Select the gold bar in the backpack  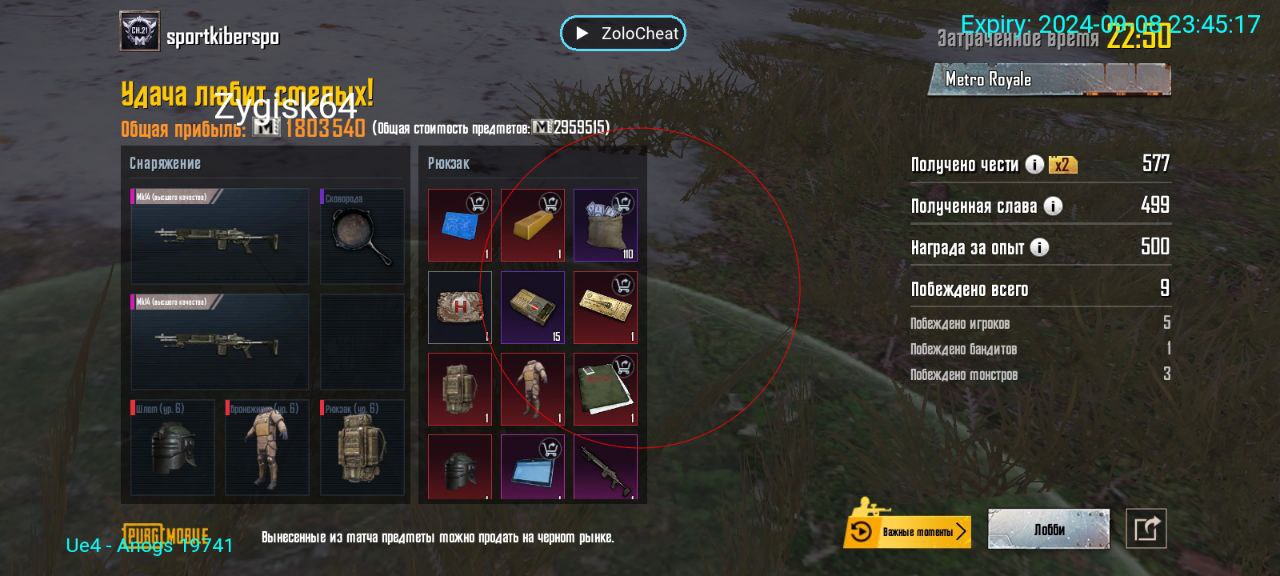(532, 225)
